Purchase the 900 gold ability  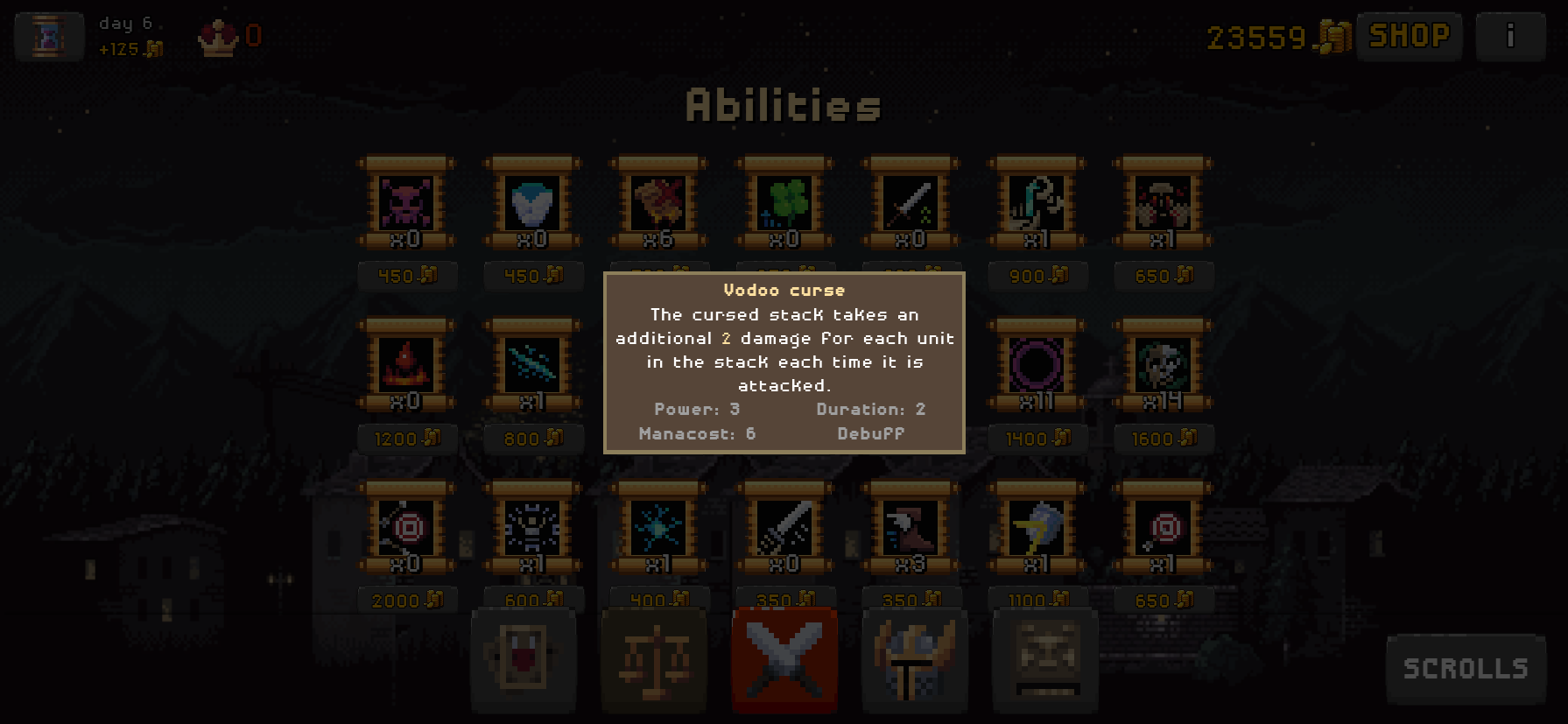1037,276
